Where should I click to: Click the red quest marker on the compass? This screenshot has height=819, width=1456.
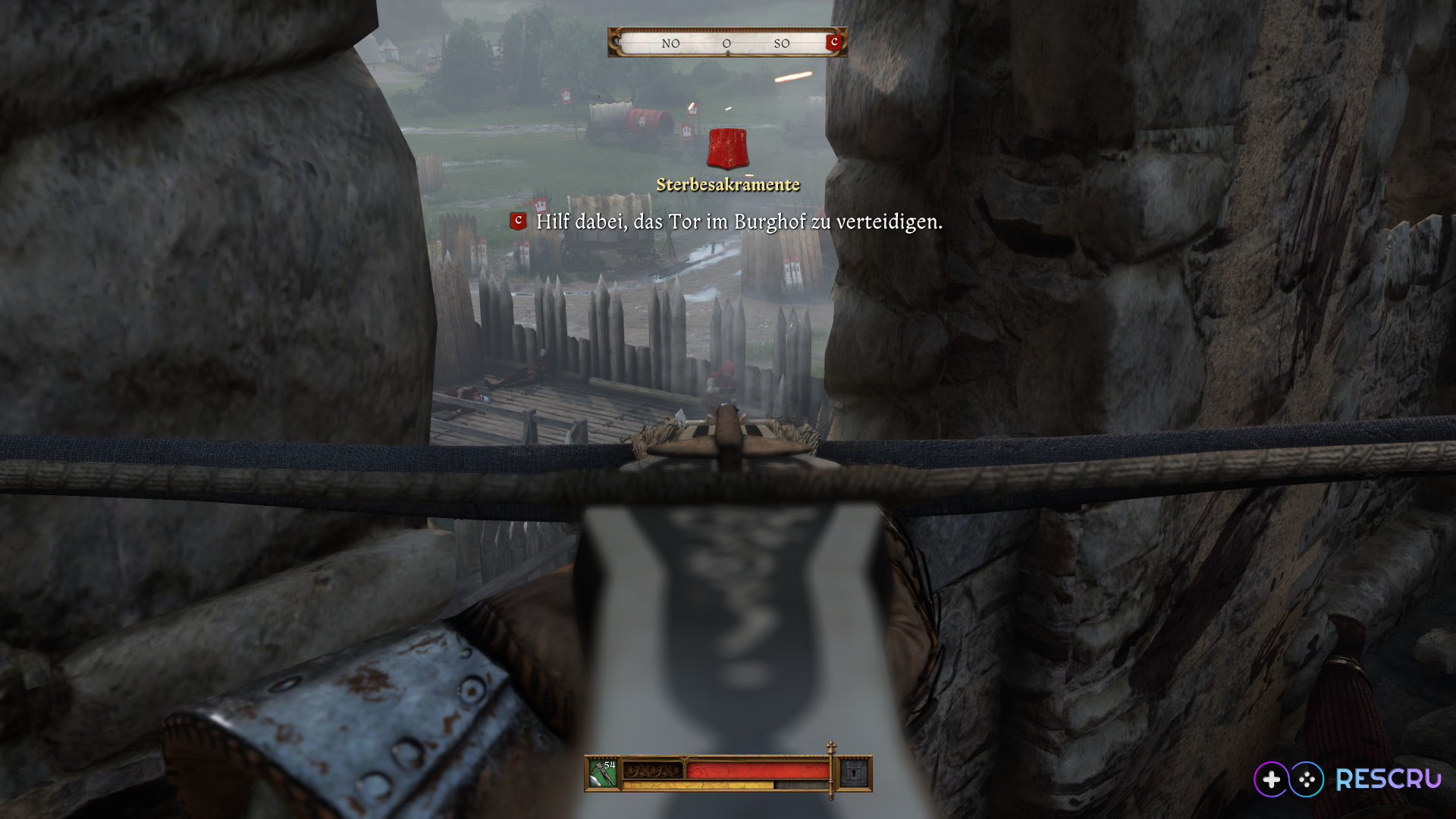834,42
